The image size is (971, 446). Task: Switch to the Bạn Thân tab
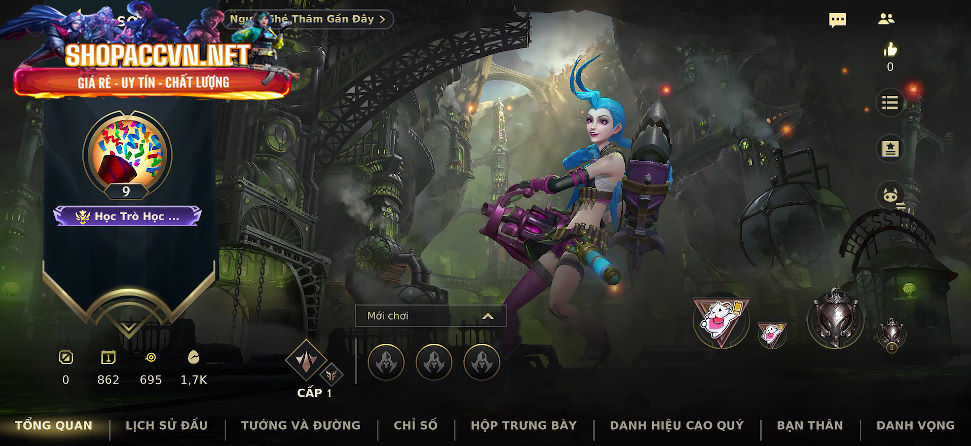tap(809, 426)
